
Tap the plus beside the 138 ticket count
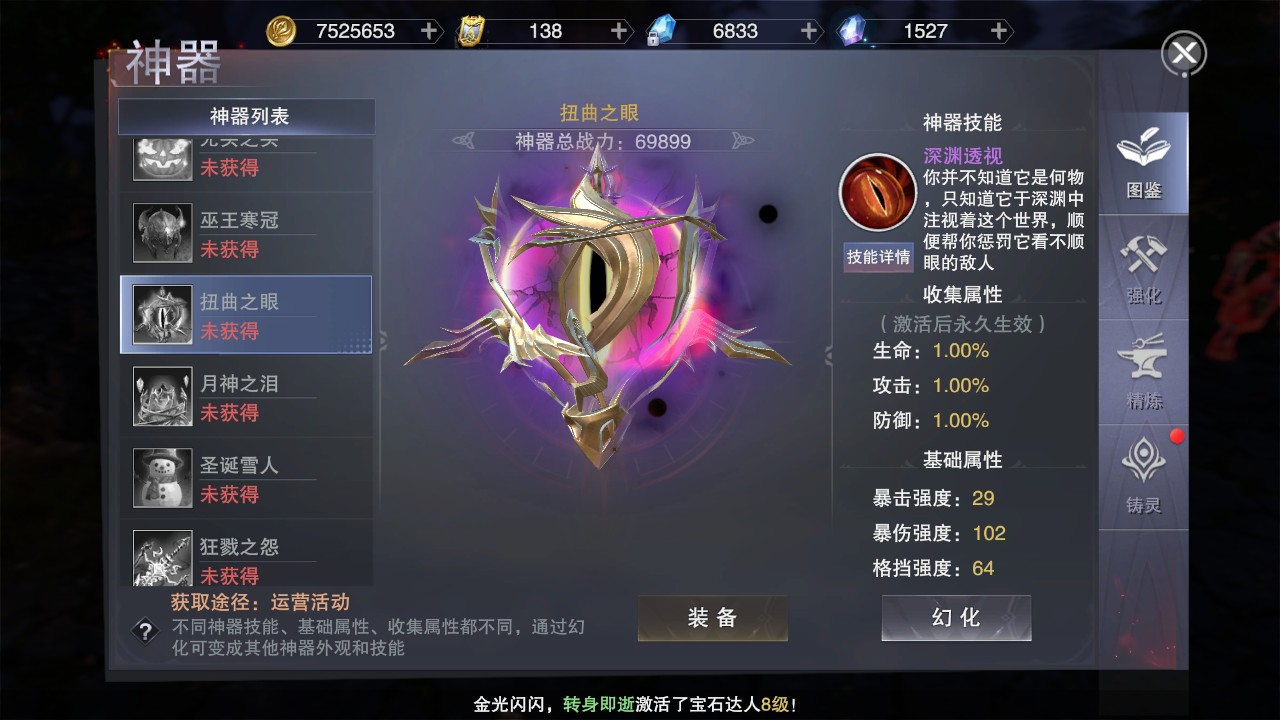point(619,31)
